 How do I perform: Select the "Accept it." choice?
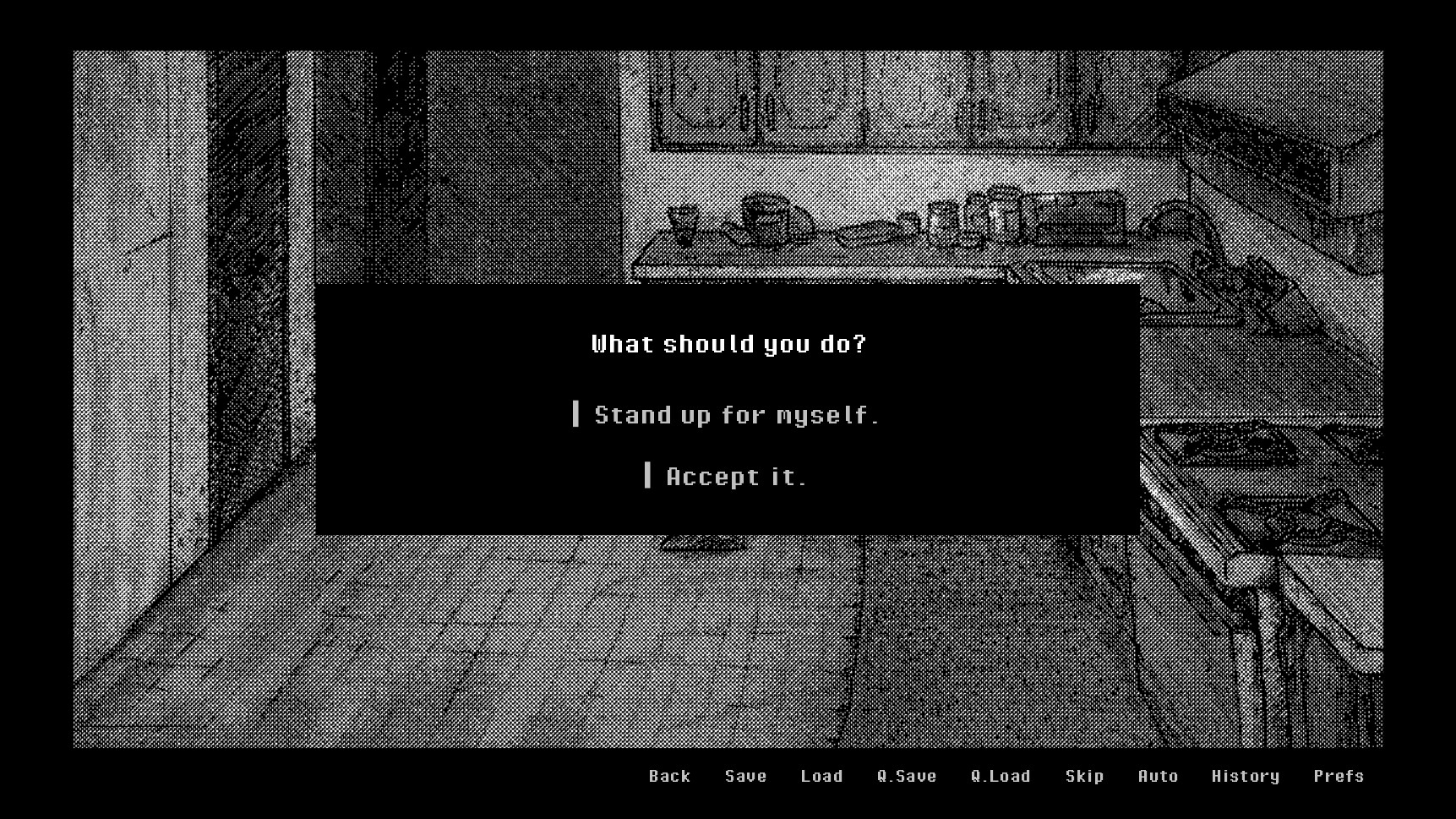tap(734, 476)
